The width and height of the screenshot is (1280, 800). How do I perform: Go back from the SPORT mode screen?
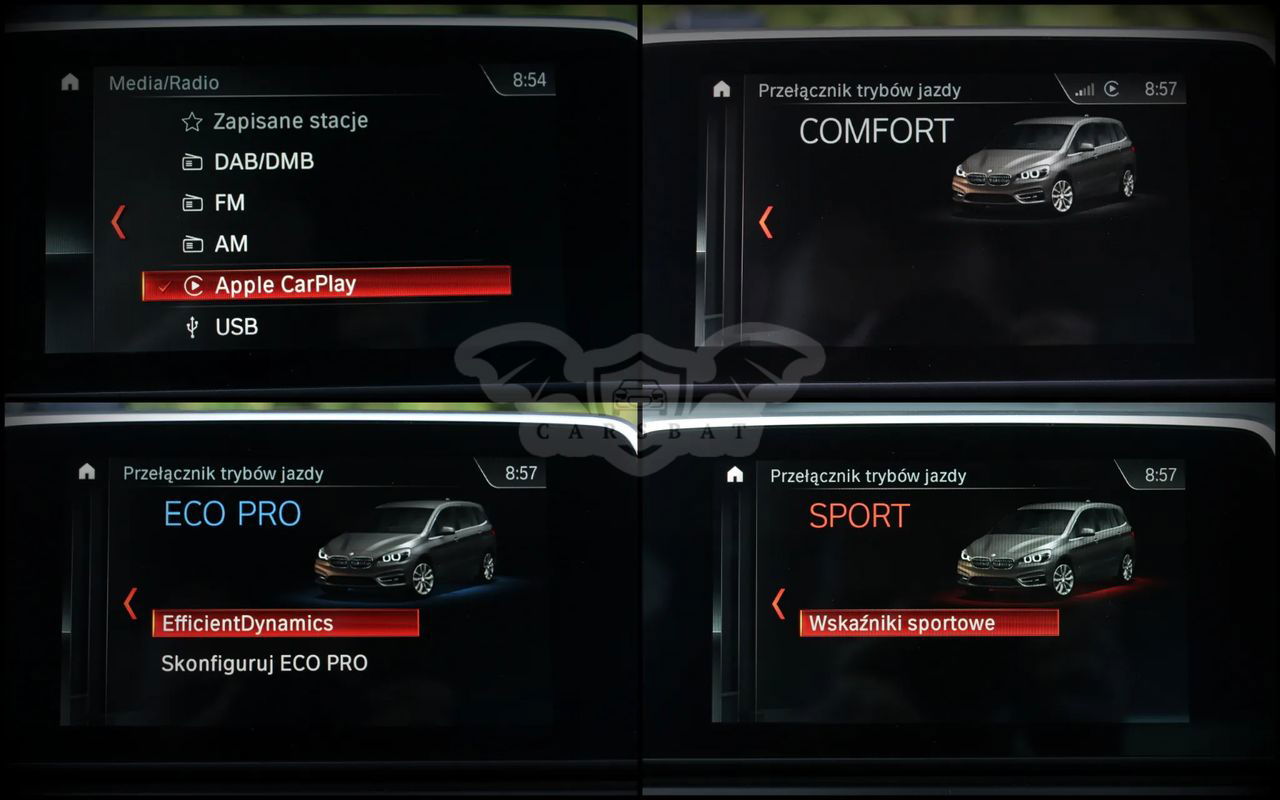tap(778, 603)
